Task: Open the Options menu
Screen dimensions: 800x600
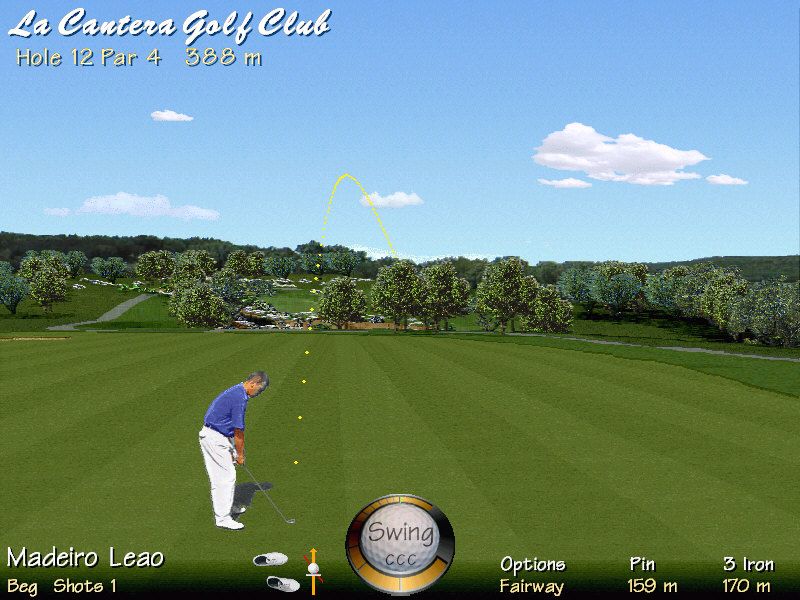Action: (x=532, y=564)
